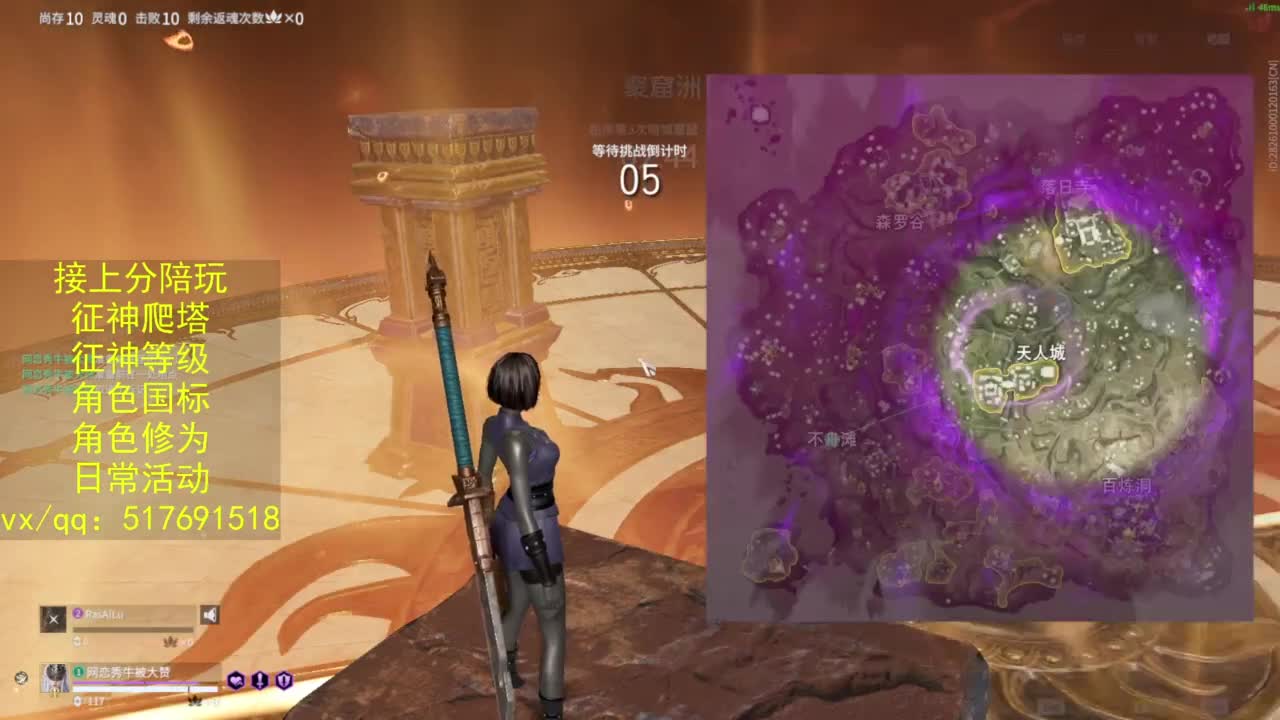Toggle mute on teammate RasAiLu's voice
The width and height of the screenshot is (1280, 720).
(210, 614)
